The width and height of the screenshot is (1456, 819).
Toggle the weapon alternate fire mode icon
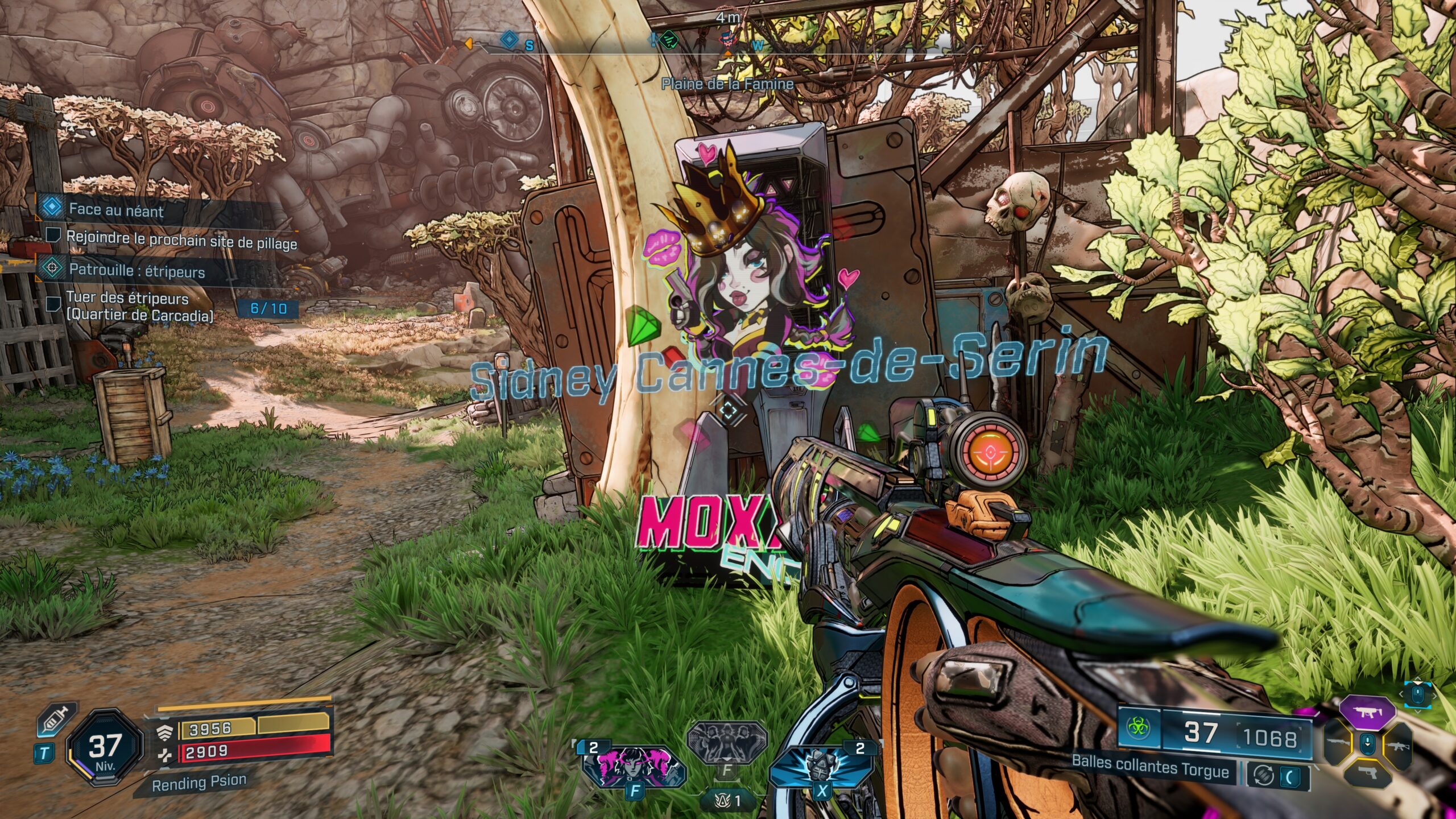1264,775
